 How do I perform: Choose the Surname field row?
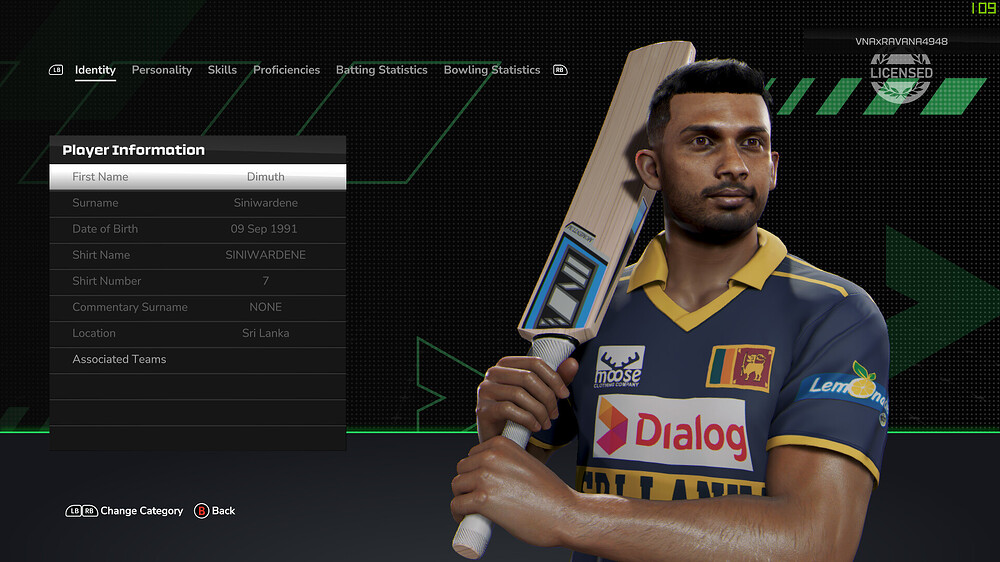(198, 203)
